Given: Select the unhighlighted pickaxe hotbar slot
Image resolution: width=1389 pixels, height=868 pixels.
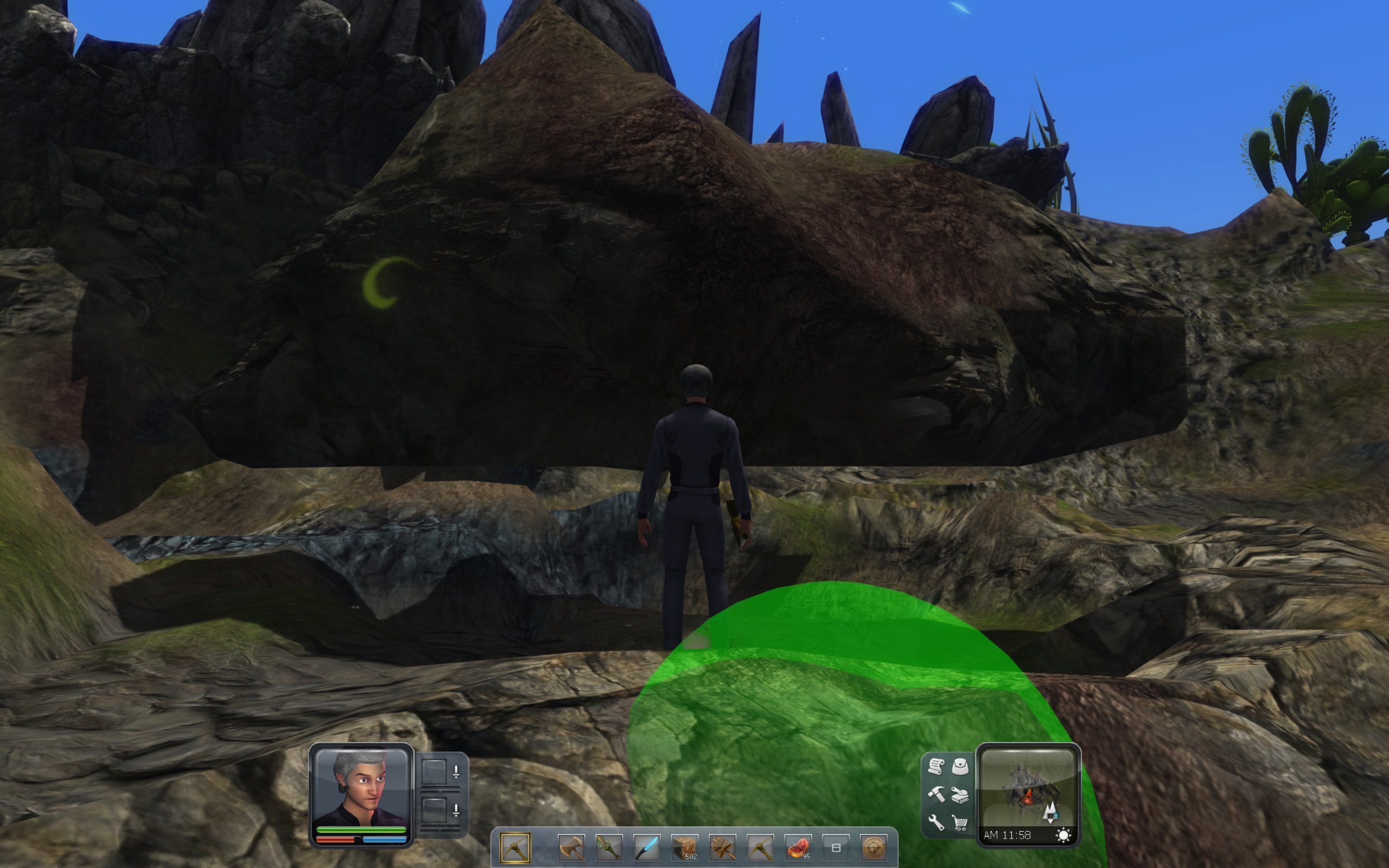Looking at the screenshot, I should coord(761,848).
